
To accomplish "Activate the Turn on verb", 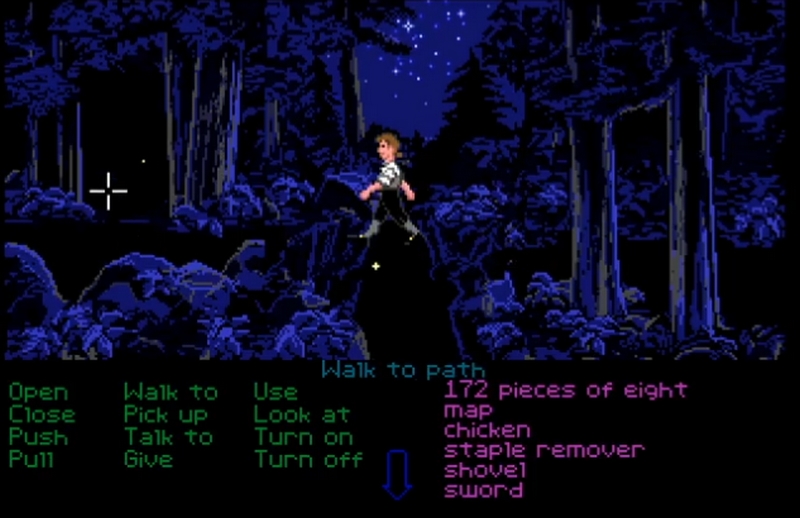I will pyautogui.click(x=303, y=437).
